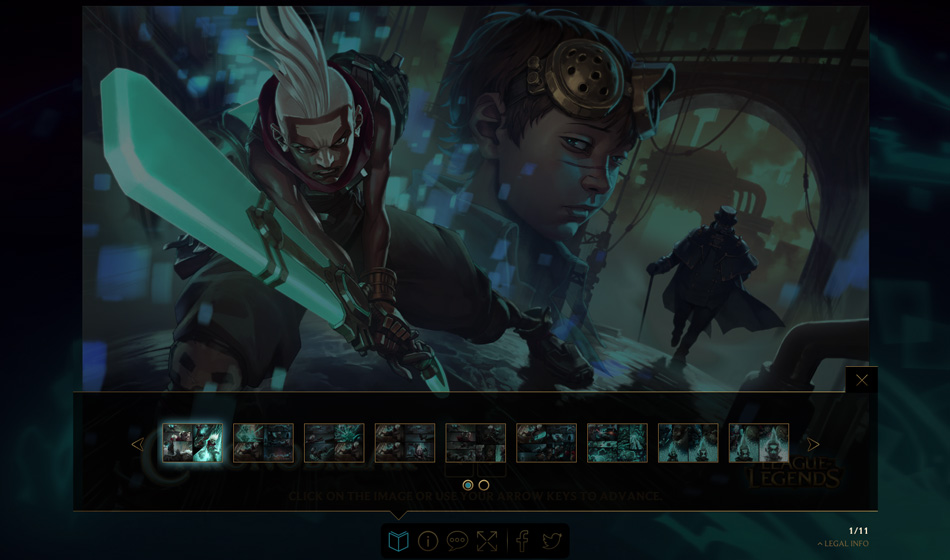Share the comic on Twitter
This screenshot has height=560, width=950.
[551, 541]
